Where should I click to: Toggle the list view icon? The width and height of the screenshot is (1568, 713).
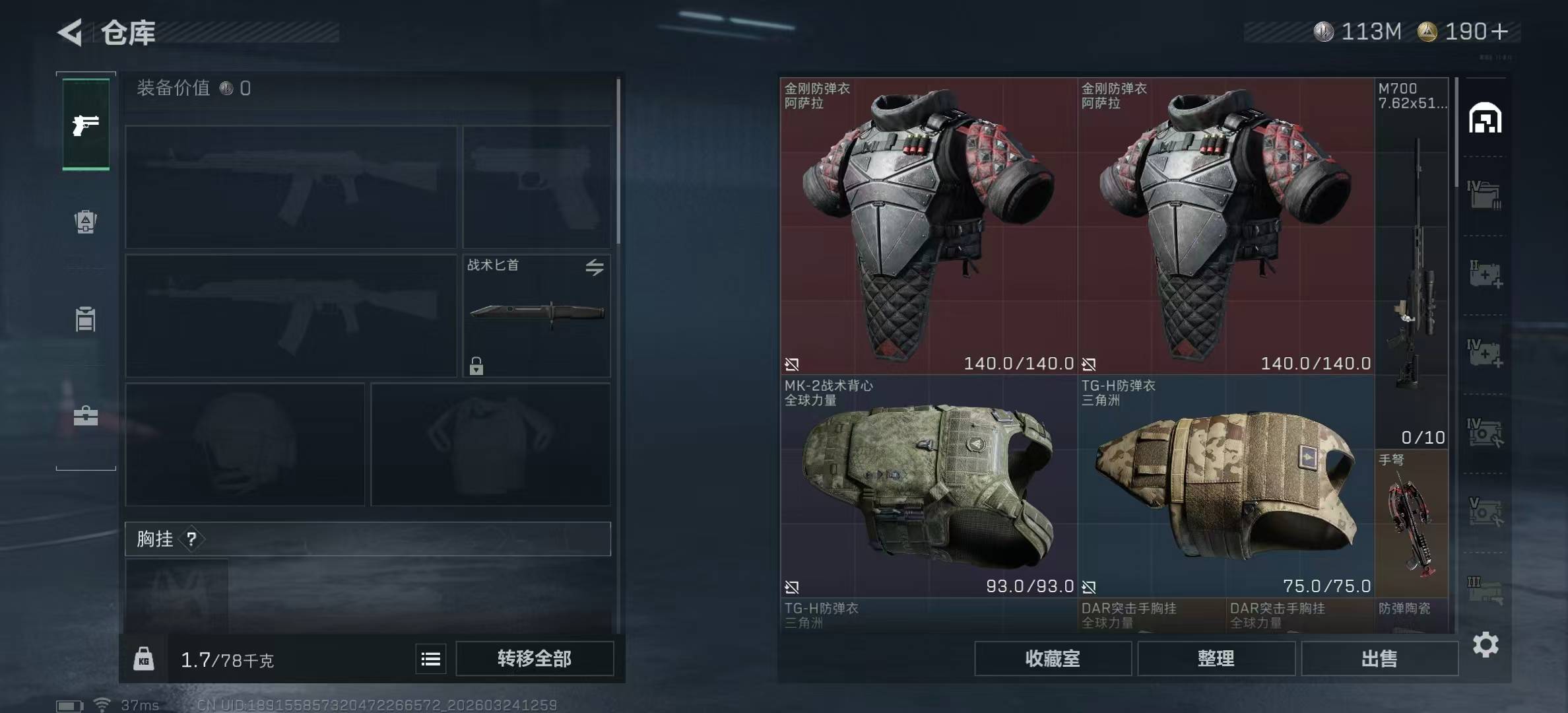(431, 659)
